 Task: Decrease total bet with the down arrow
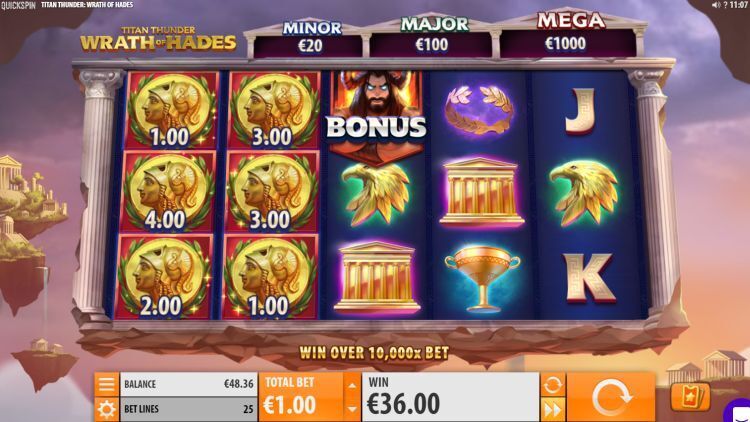(x=350, y=408)
